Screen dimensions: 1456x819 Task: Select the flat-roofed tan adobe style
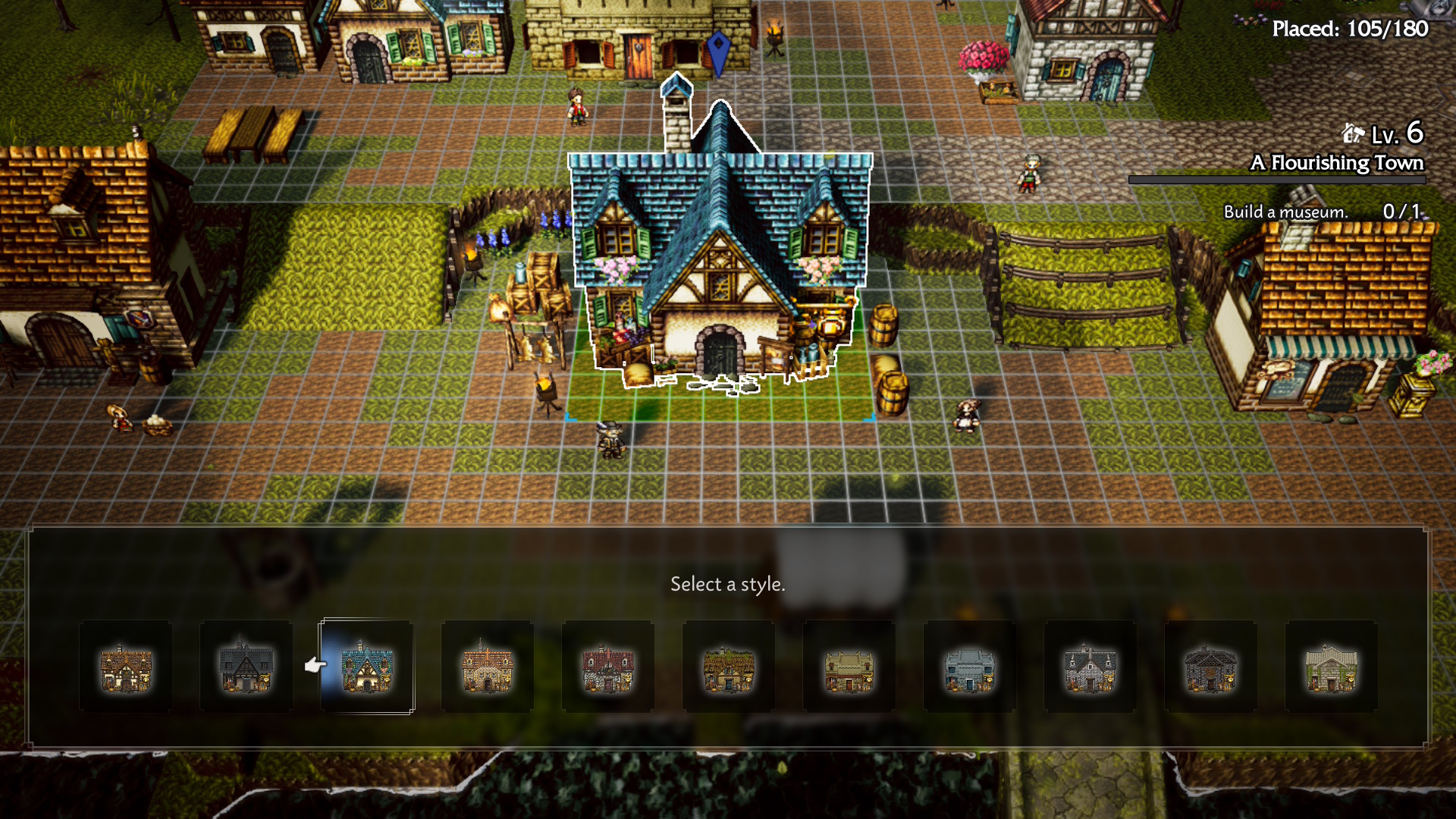point(849,667)
